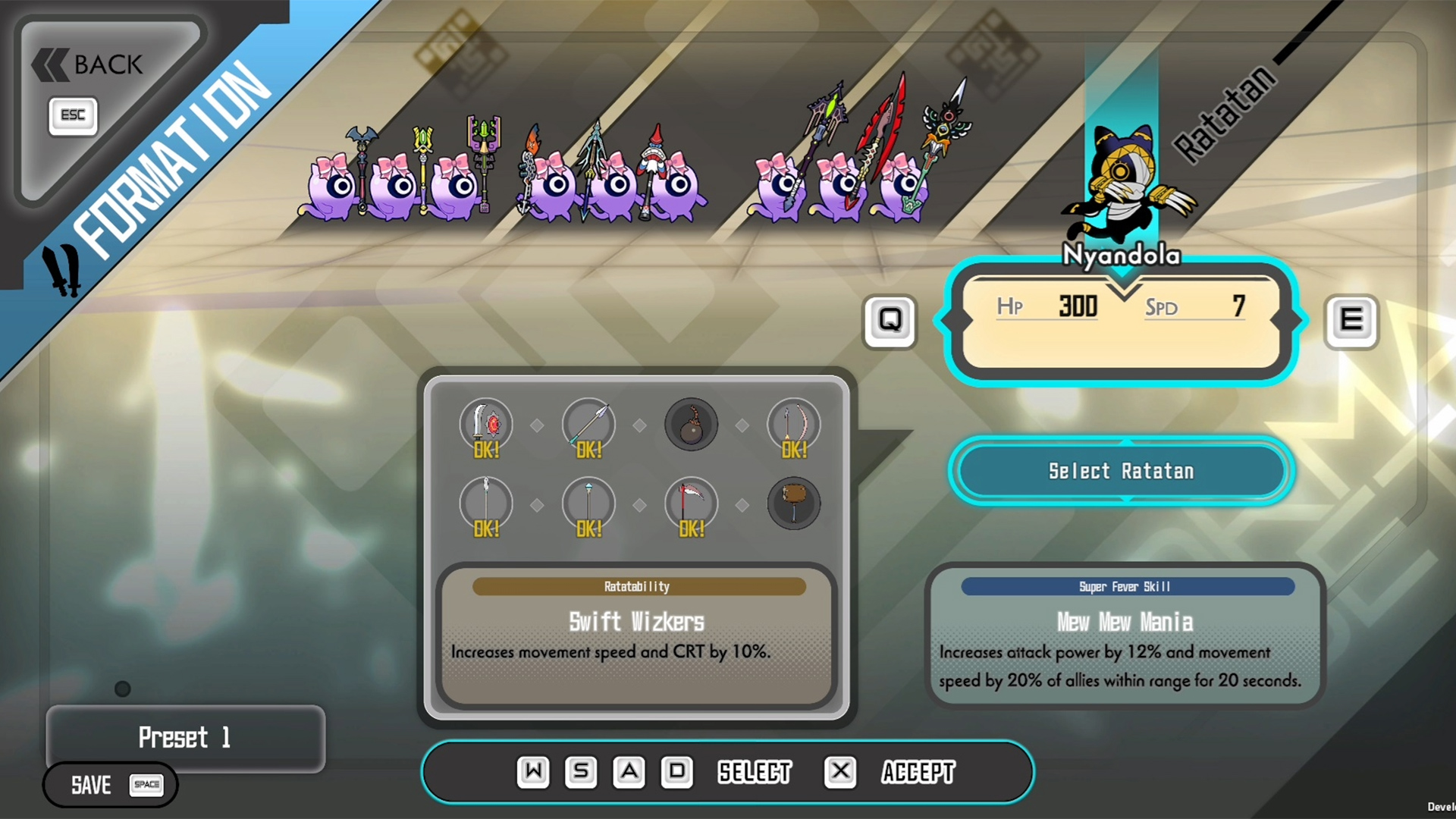Open the Preset 1 selector
The height and width of the screenshot is (819, 1456).
(185, 737)
